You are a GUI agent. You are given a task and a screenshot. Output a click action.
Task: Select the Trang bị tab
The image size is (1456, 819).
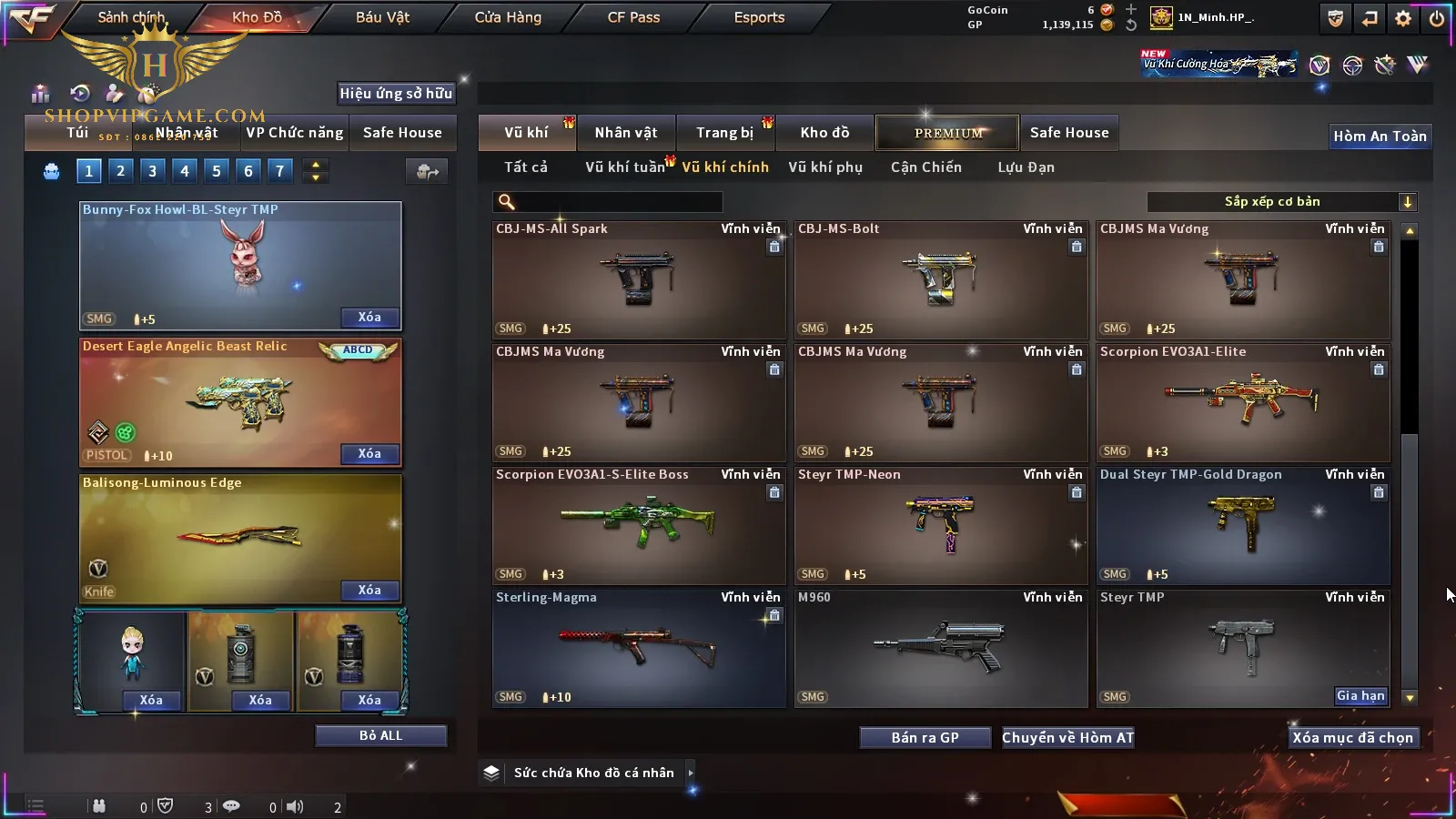click(724, 133)
